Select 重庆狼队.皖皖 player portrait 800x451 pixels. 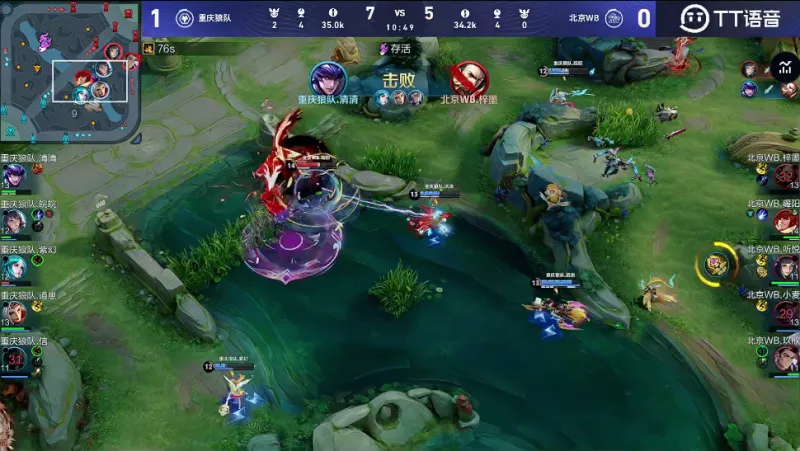pos(14,222)
